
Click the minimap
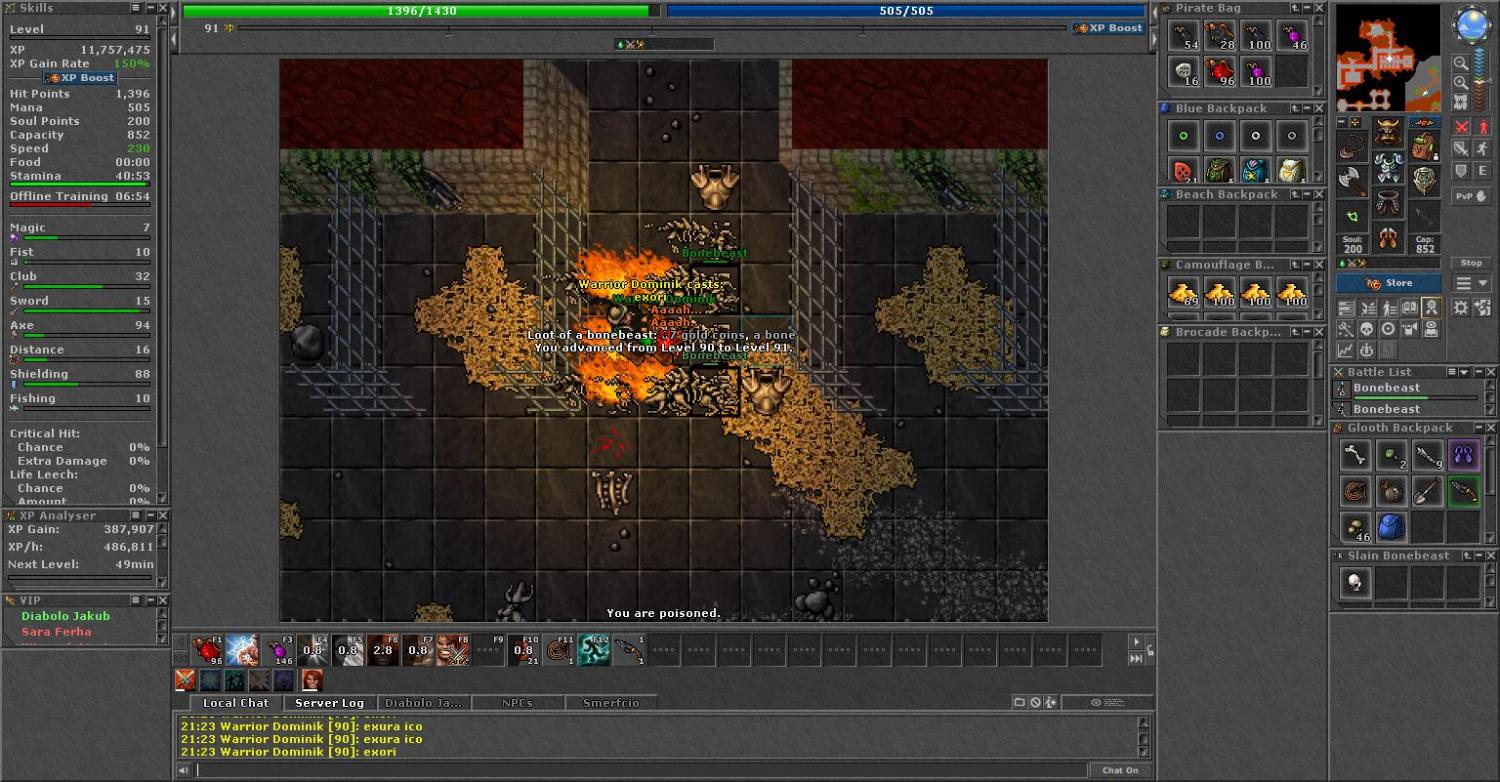click(1388, 58)
